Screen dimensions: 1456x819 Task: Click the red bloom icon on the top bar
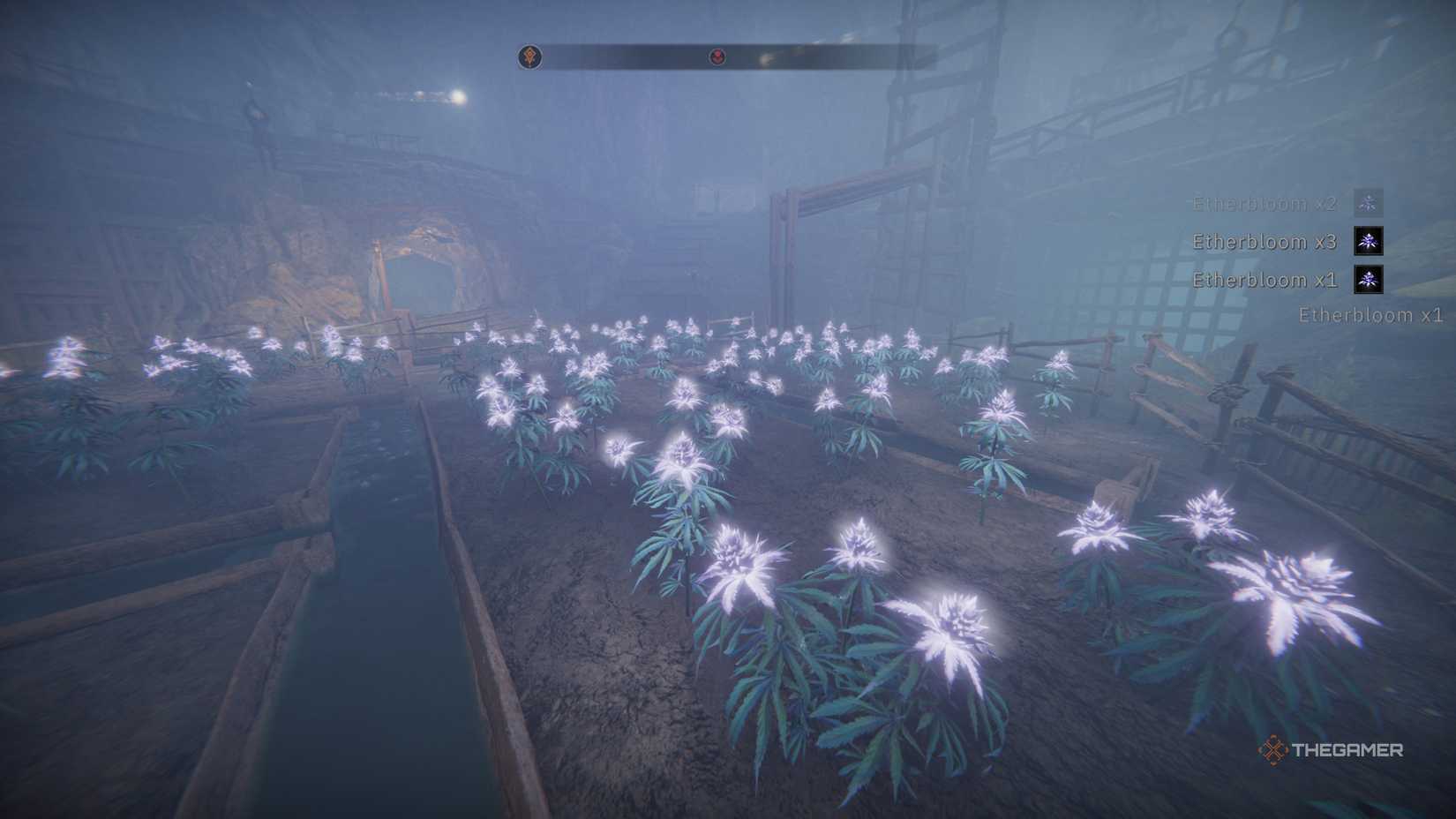pyautogui.click(x=719, y=56)
